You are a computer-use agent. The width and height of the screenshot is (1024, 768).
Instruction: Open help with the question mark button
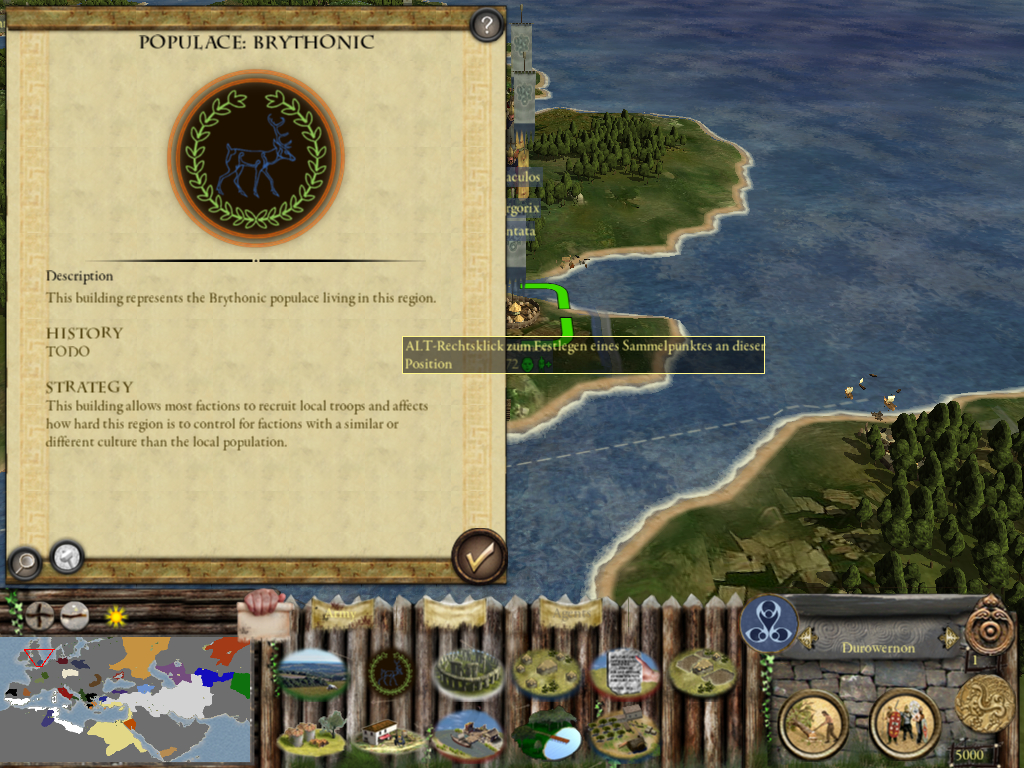coord(486,25)
